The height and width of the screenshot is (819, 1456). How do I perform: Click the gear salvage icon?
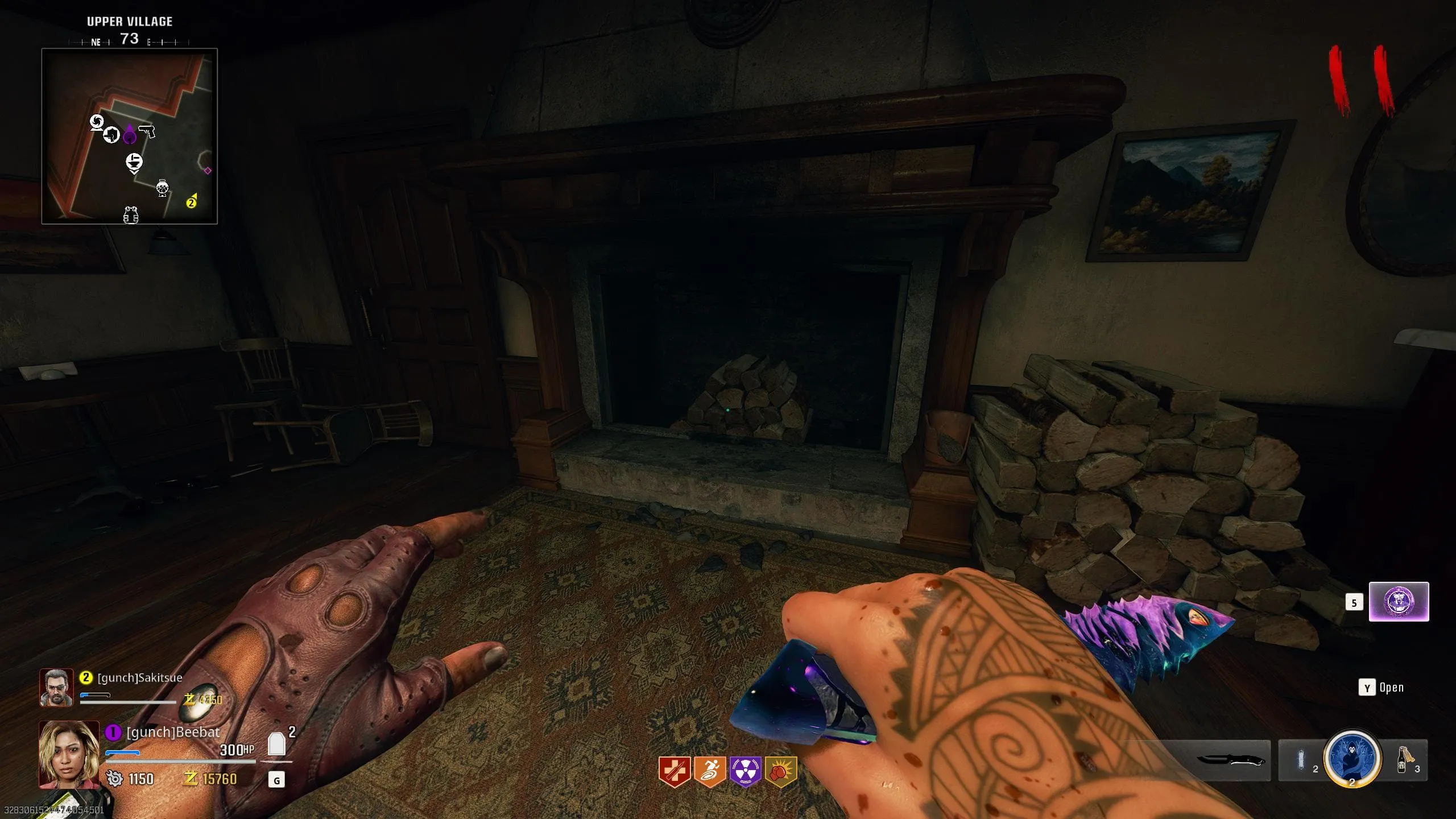coord(114,779)
